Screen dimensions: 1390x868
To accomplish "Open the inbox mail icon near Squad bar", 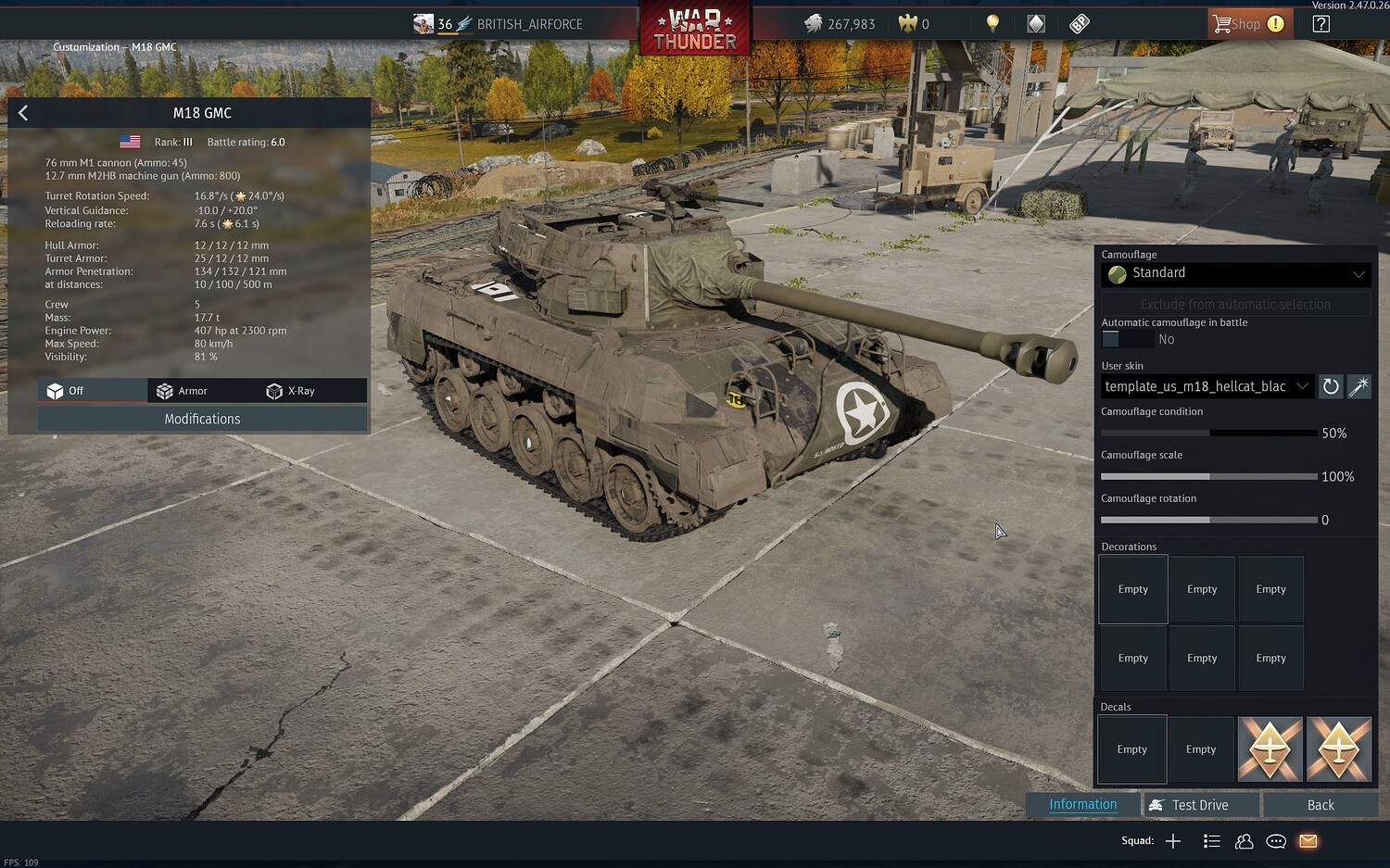I will point(1308,841).
